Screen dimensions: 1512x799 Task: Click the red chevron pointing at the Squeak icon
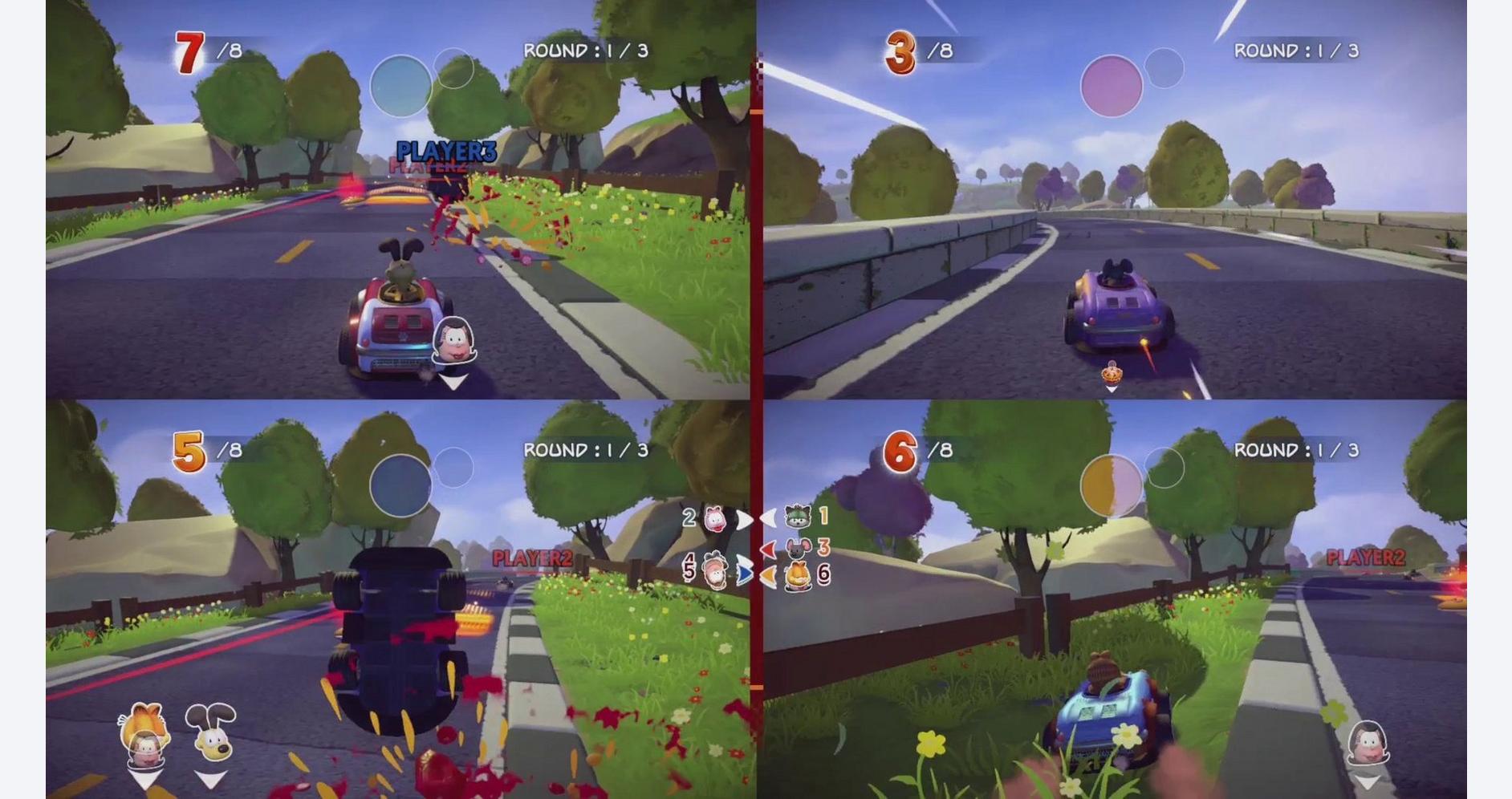point(768,549)
